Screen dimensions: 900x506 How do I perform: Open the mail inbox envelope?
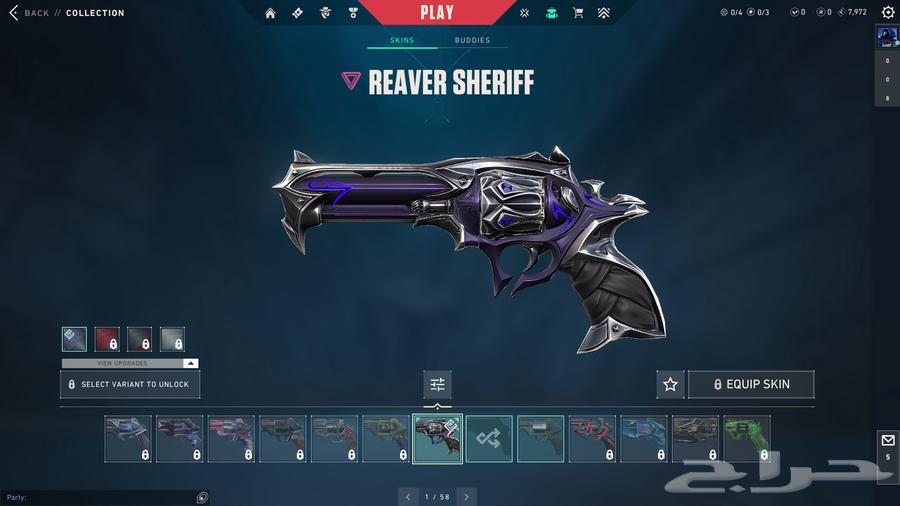pyautogui.click(x=887, y=440)
